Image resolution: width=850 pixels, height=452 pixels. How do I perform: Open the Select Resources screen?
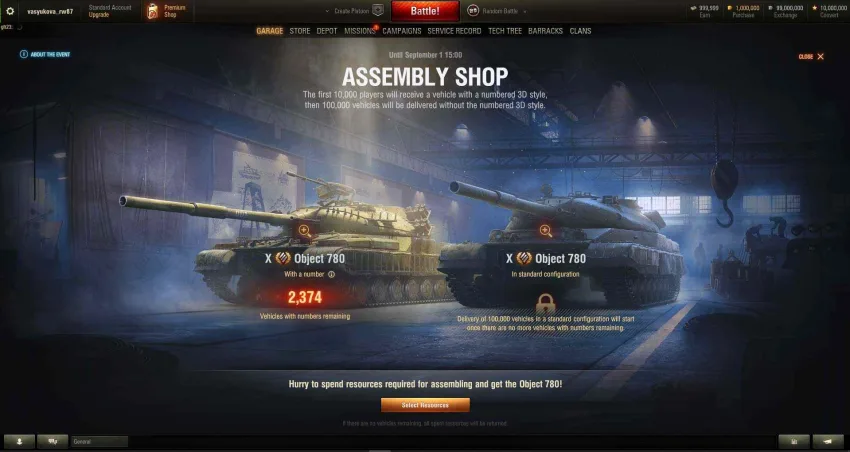(424, 405)
